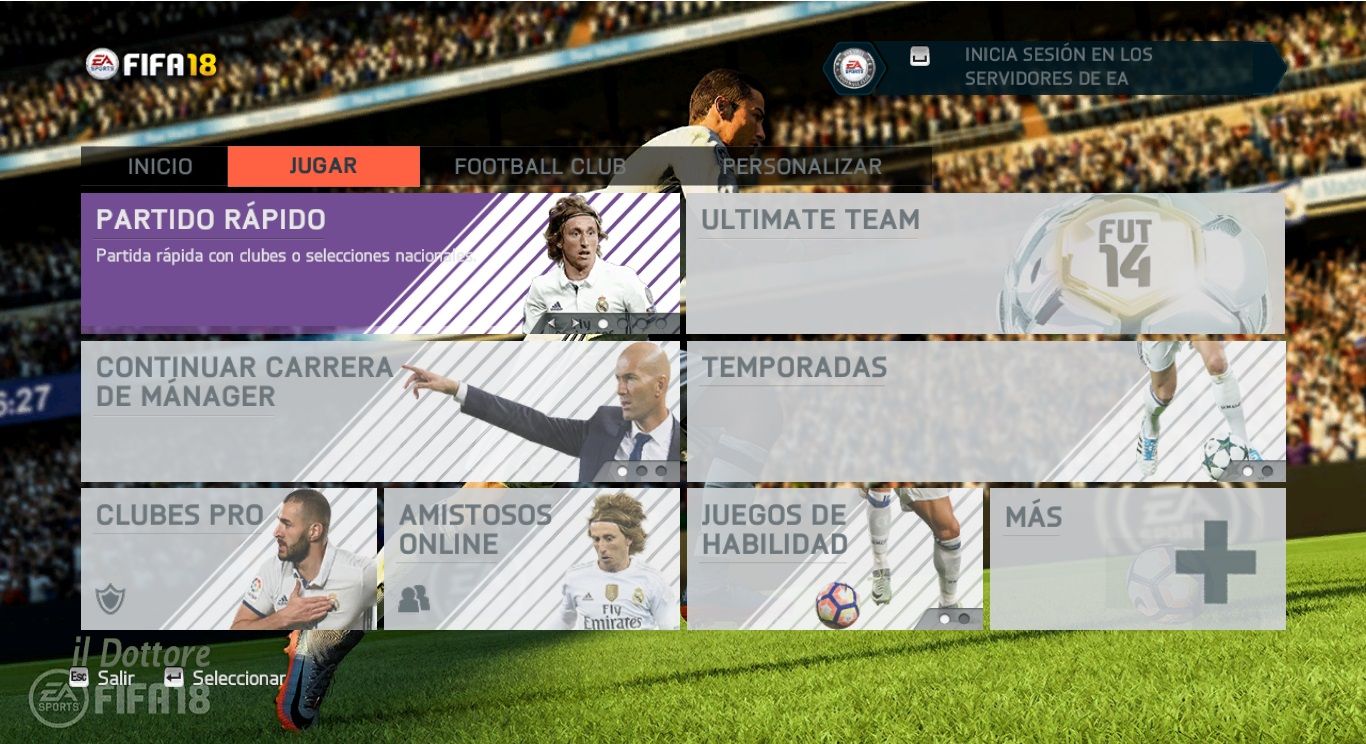This screenshot has width=1366, height=744.
Task: Select the Jugar tab
Action: tap(323, 167)
